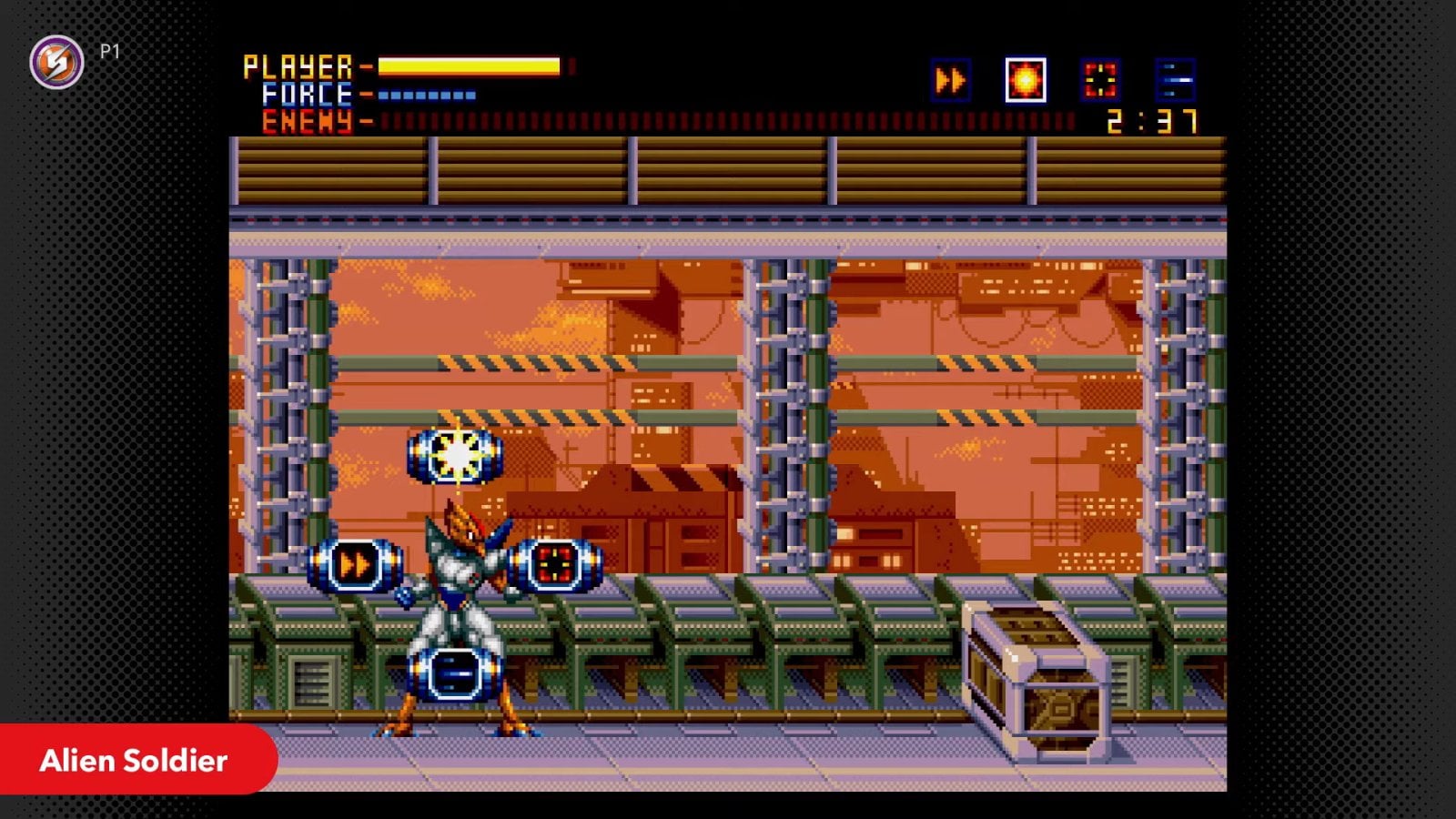Click the P1 player profile icon
This screenshot has width=1456, height=819.
57,62
